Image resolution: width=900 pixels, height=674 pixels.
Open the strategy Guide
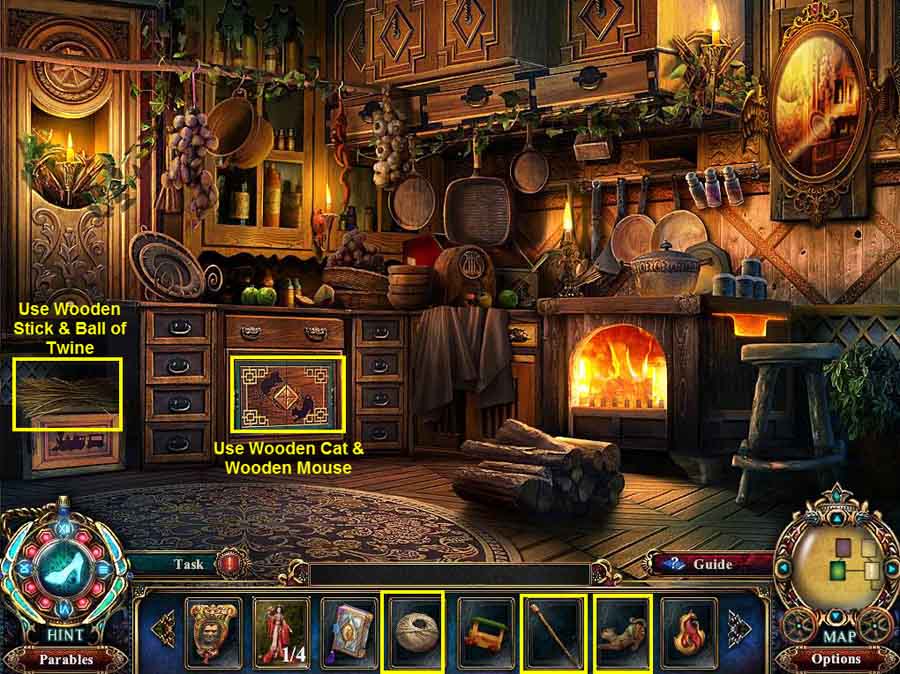[x=713, y=564]
